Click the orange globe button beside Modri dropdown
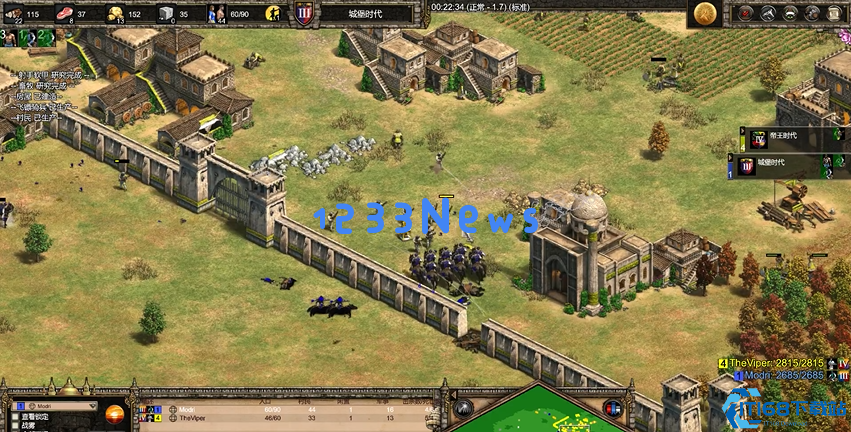The image size is (851, 432). pyautogui.click(x=114, y=411)
